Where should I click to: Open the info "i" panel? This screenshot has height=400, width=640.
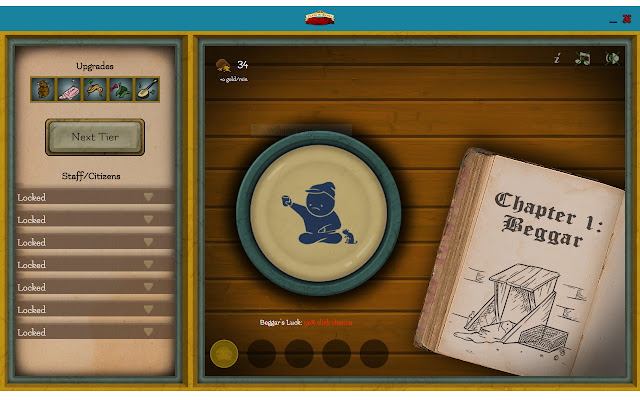click(x=557, y=59)
